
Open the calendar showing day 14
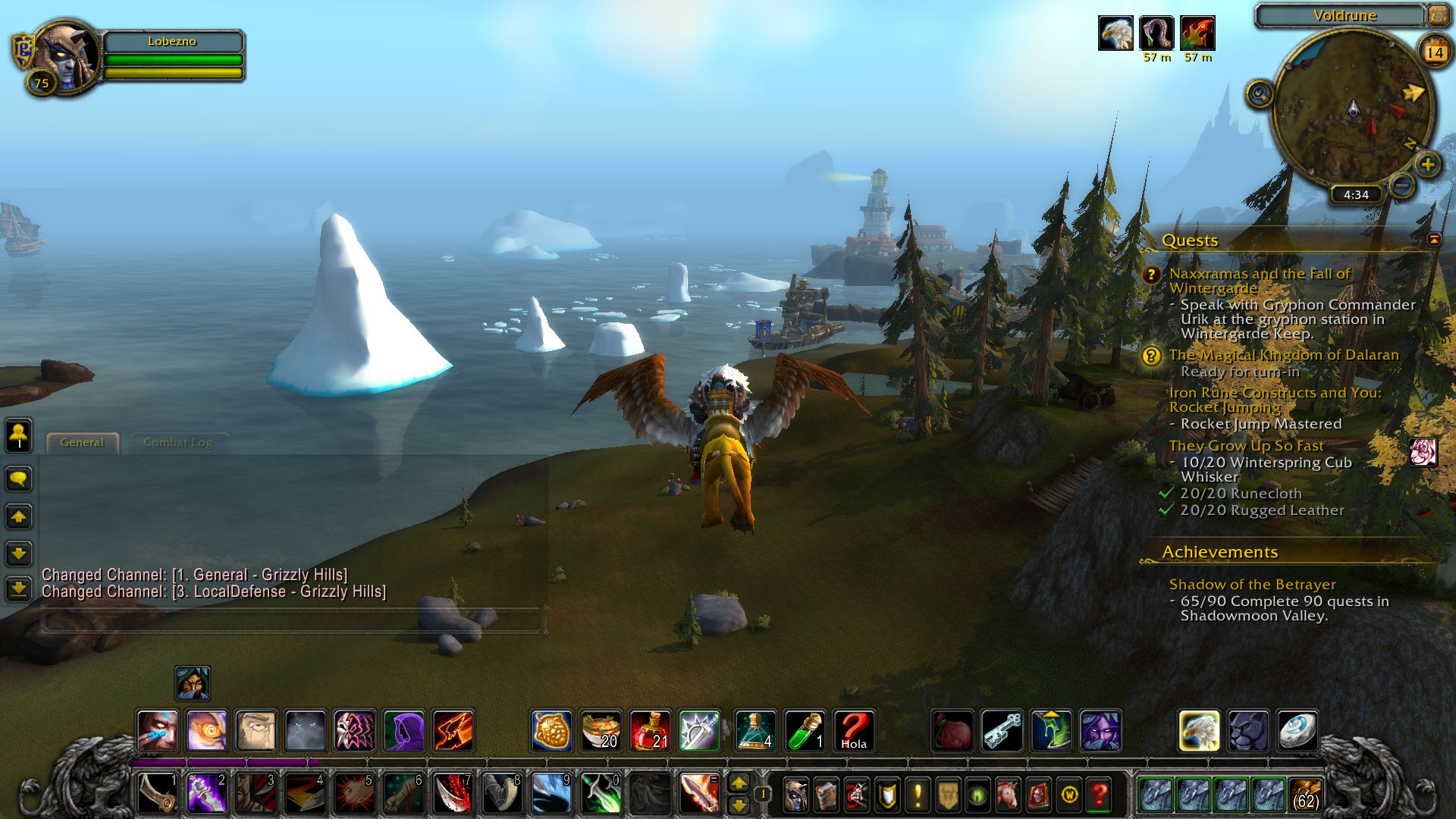1434,52
